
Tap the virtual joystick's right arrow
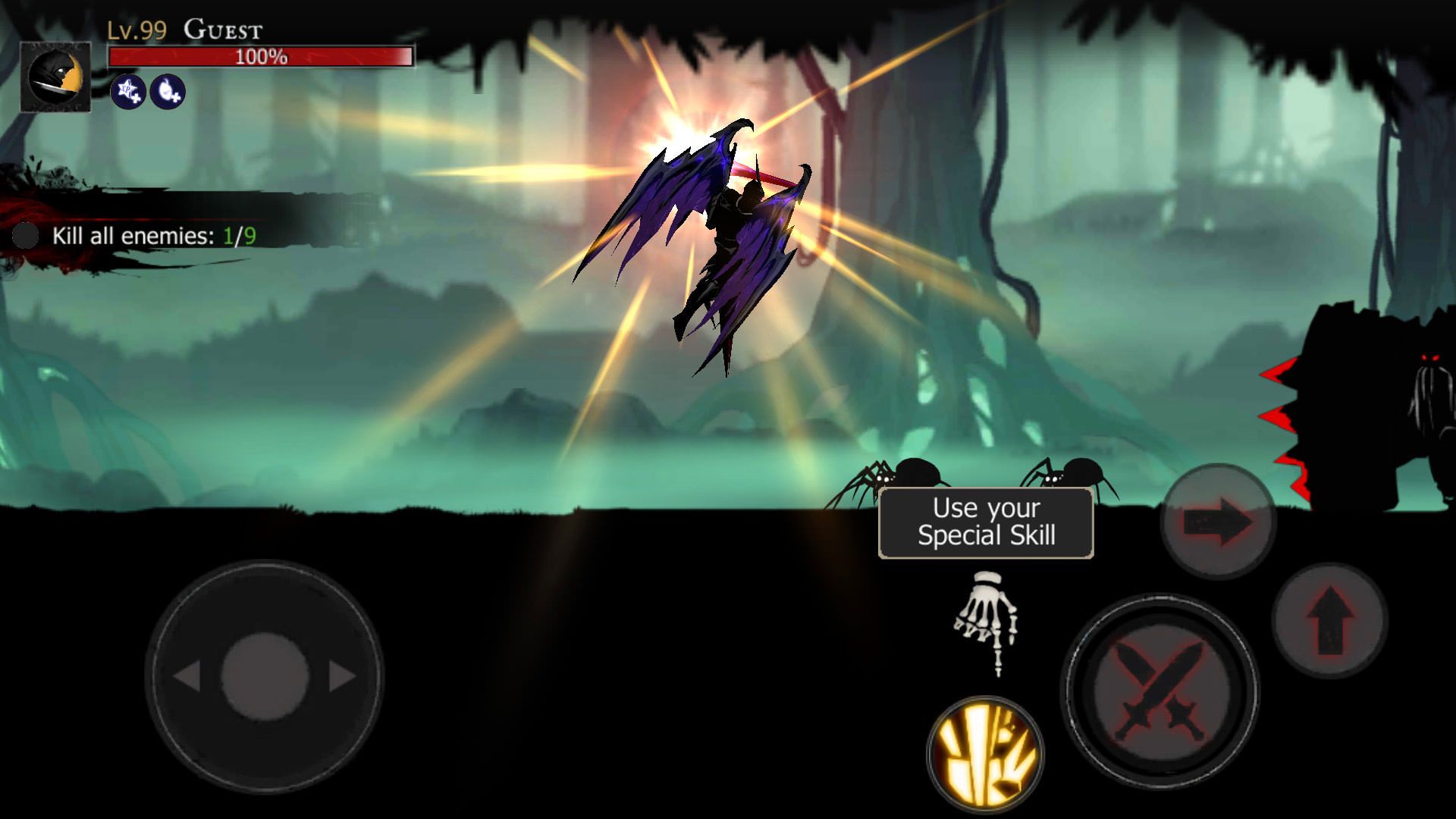(342, 676)
